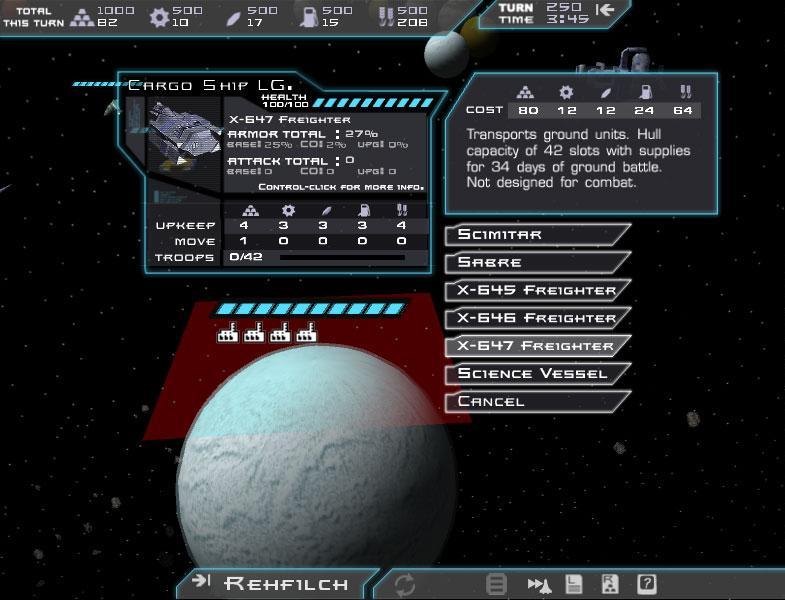Open the document report icon

[x=574, y=584]
